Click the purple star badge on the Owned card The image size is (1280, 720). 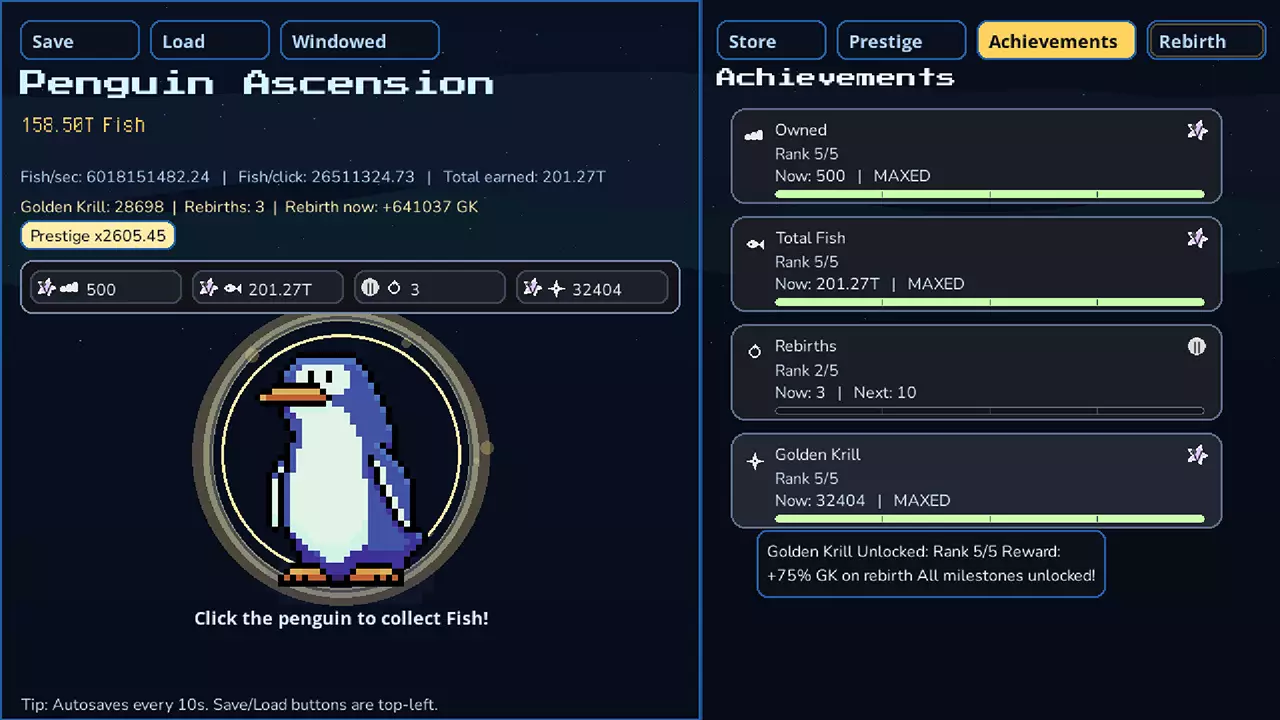point(1197,130)
